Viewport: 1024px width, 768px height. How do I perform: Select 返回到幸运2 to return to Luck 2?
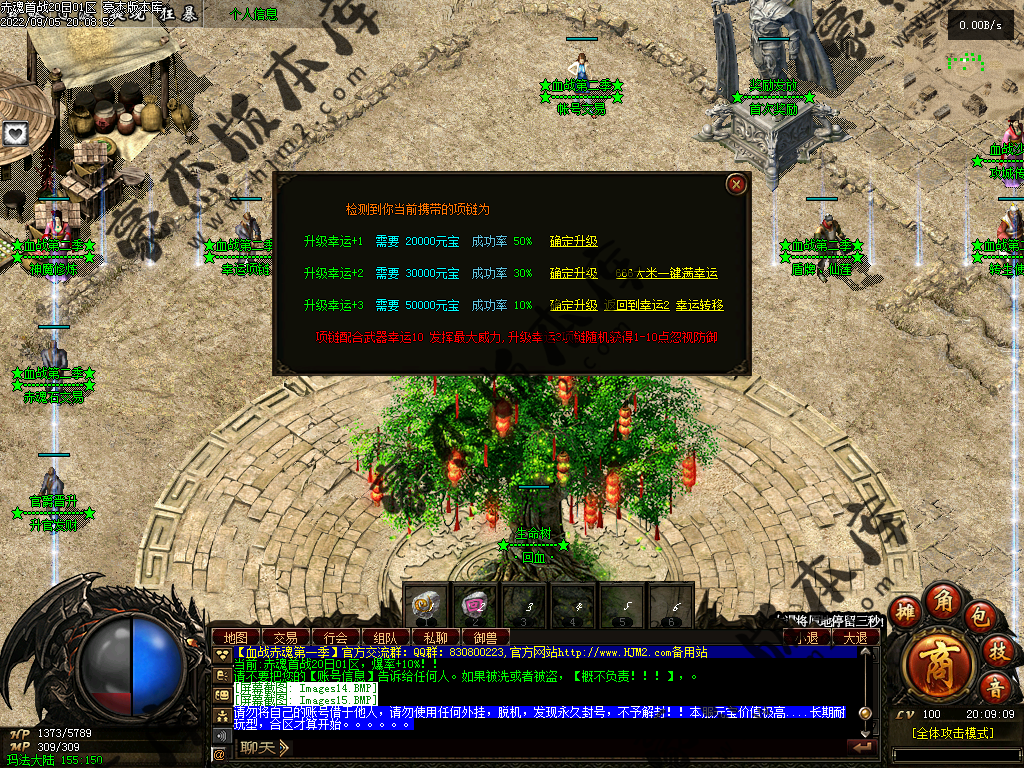pyautogui.click(x=636, y=305)
